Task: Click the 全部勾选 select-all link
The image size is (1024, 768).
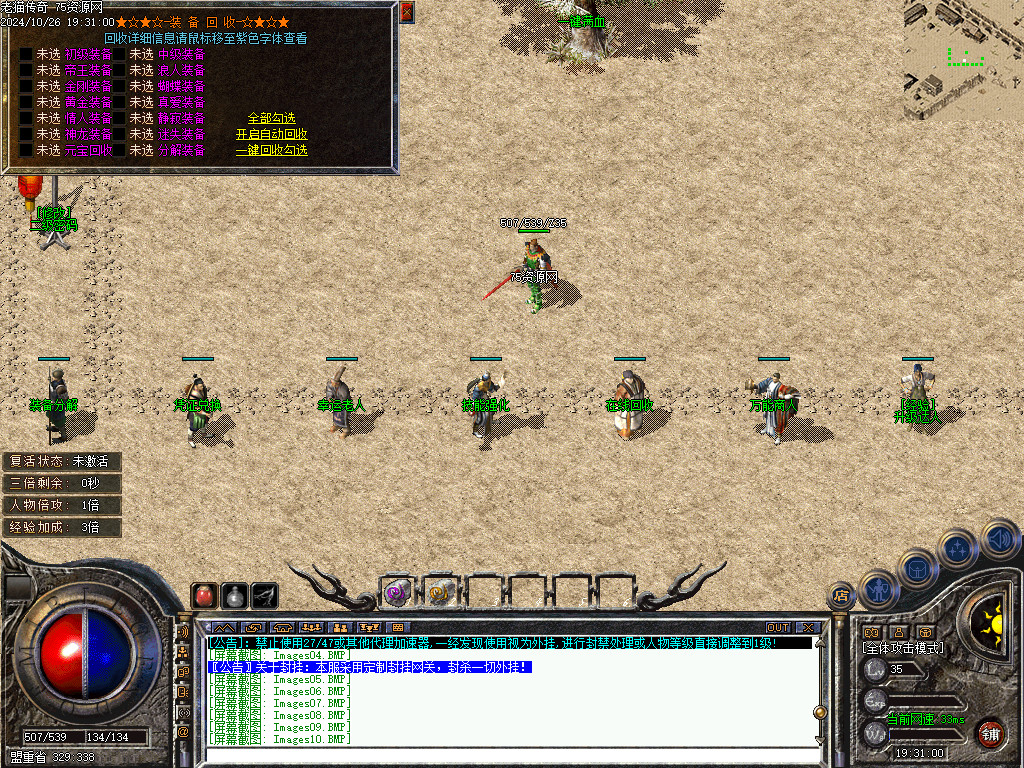Action: click(x=271, y=118)
